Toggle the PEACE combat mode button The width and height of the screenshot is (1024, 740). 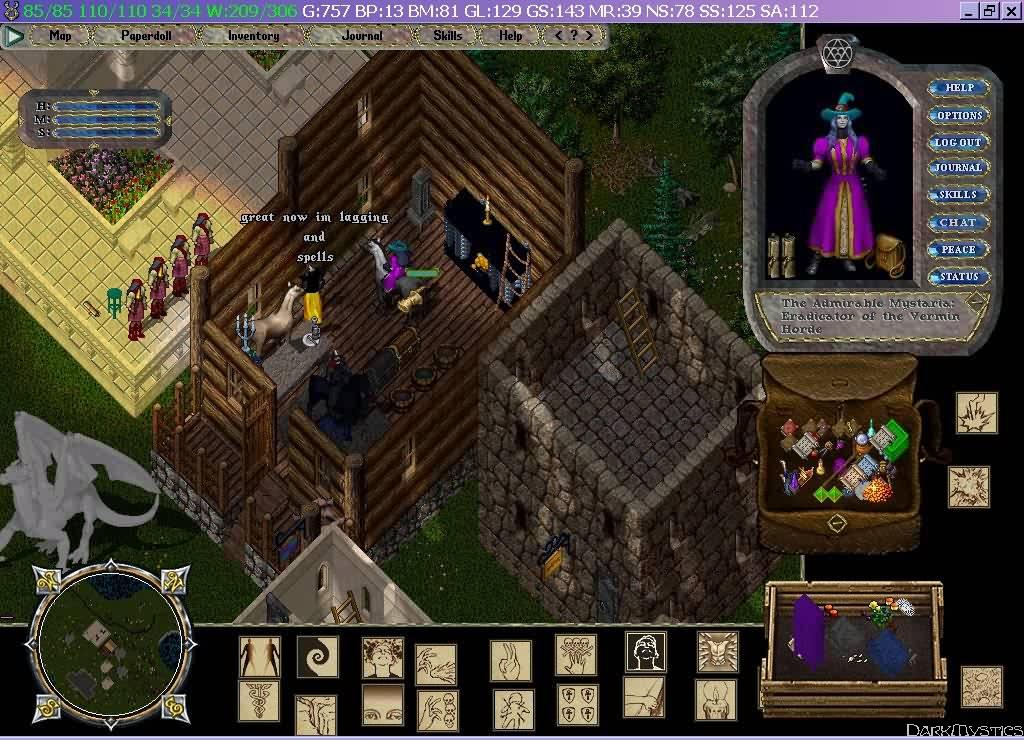click(x=959, y=249)
